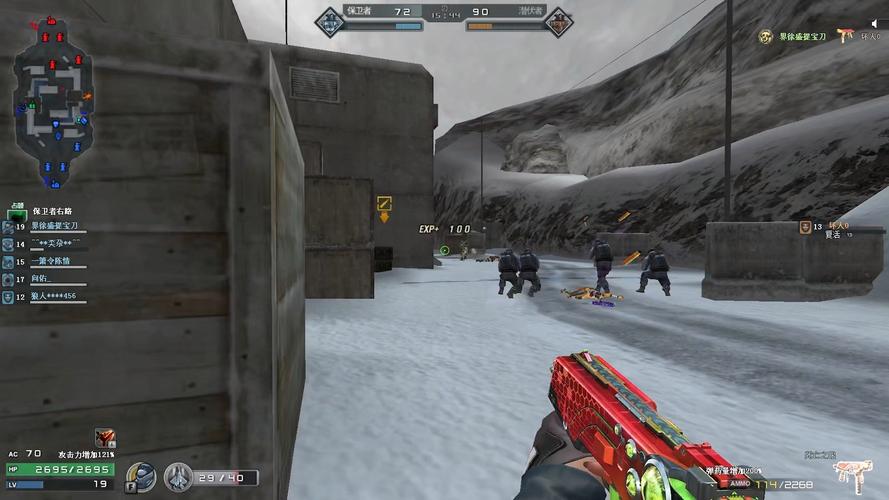Click the infiltrator team emblem on the scoreboard
Image resolution: width=889 pixels, height=500 pixels.
pos(558,18)
